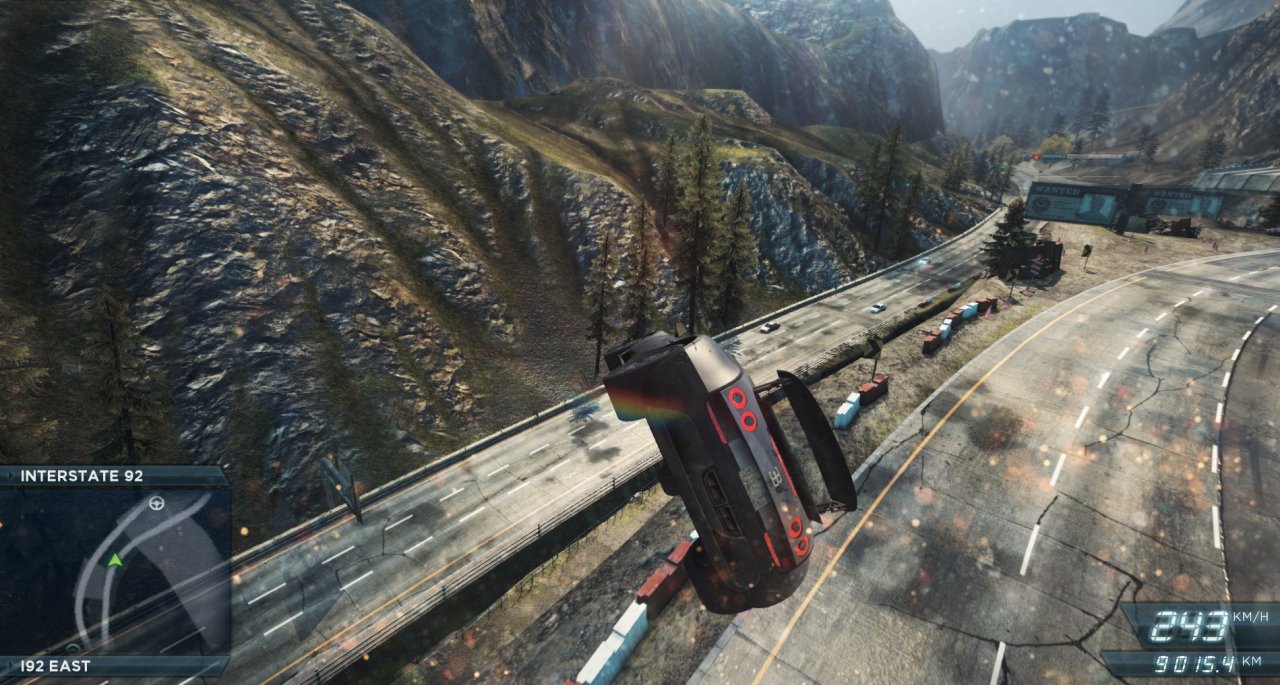Select the steering wheel marker on minimap
Image resolution: width=1280 pixels, height=685 pixels.
coord(156,503)
